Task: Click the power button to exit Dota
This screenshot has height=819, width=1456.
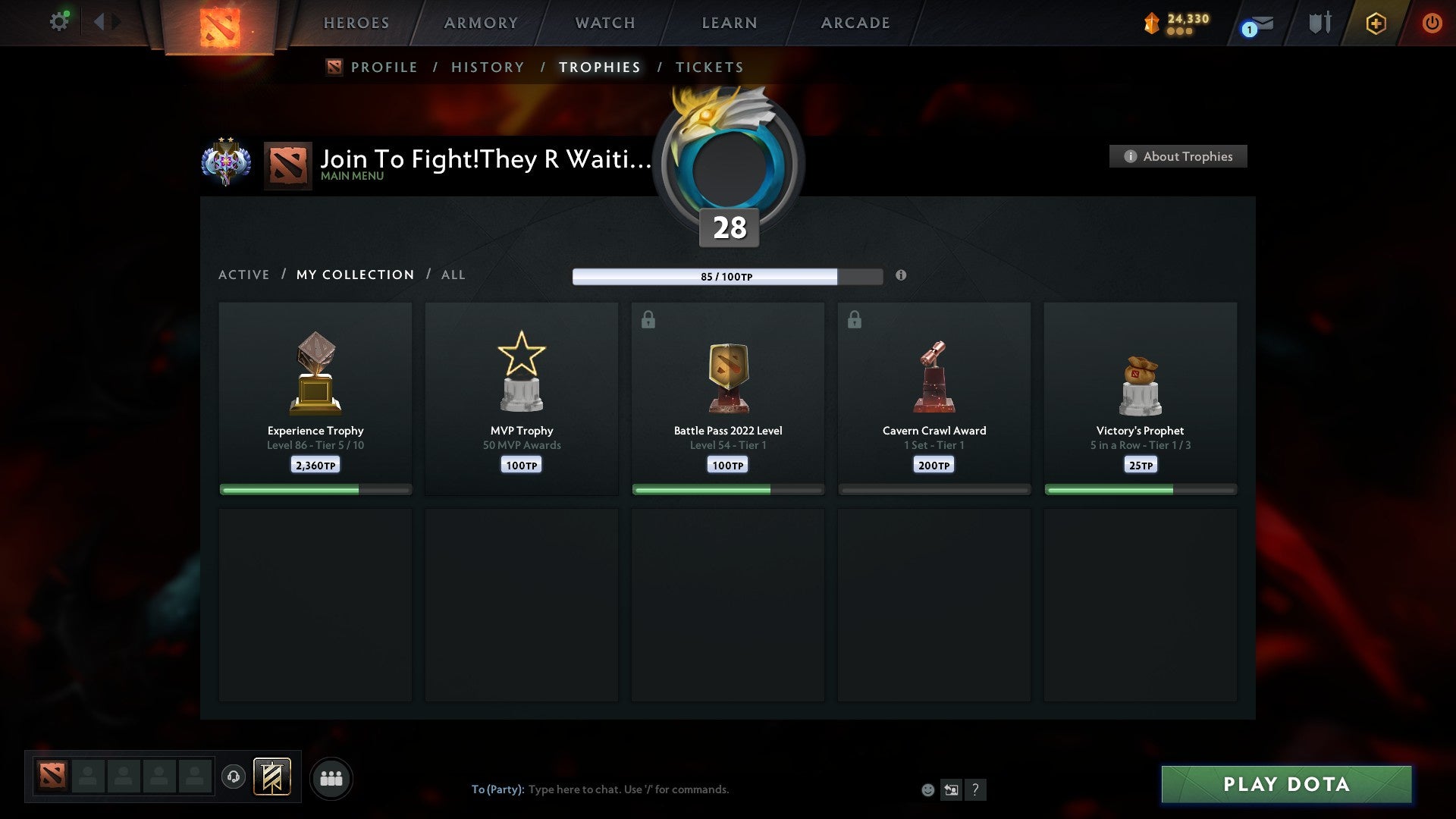Action: point(1432,23)
